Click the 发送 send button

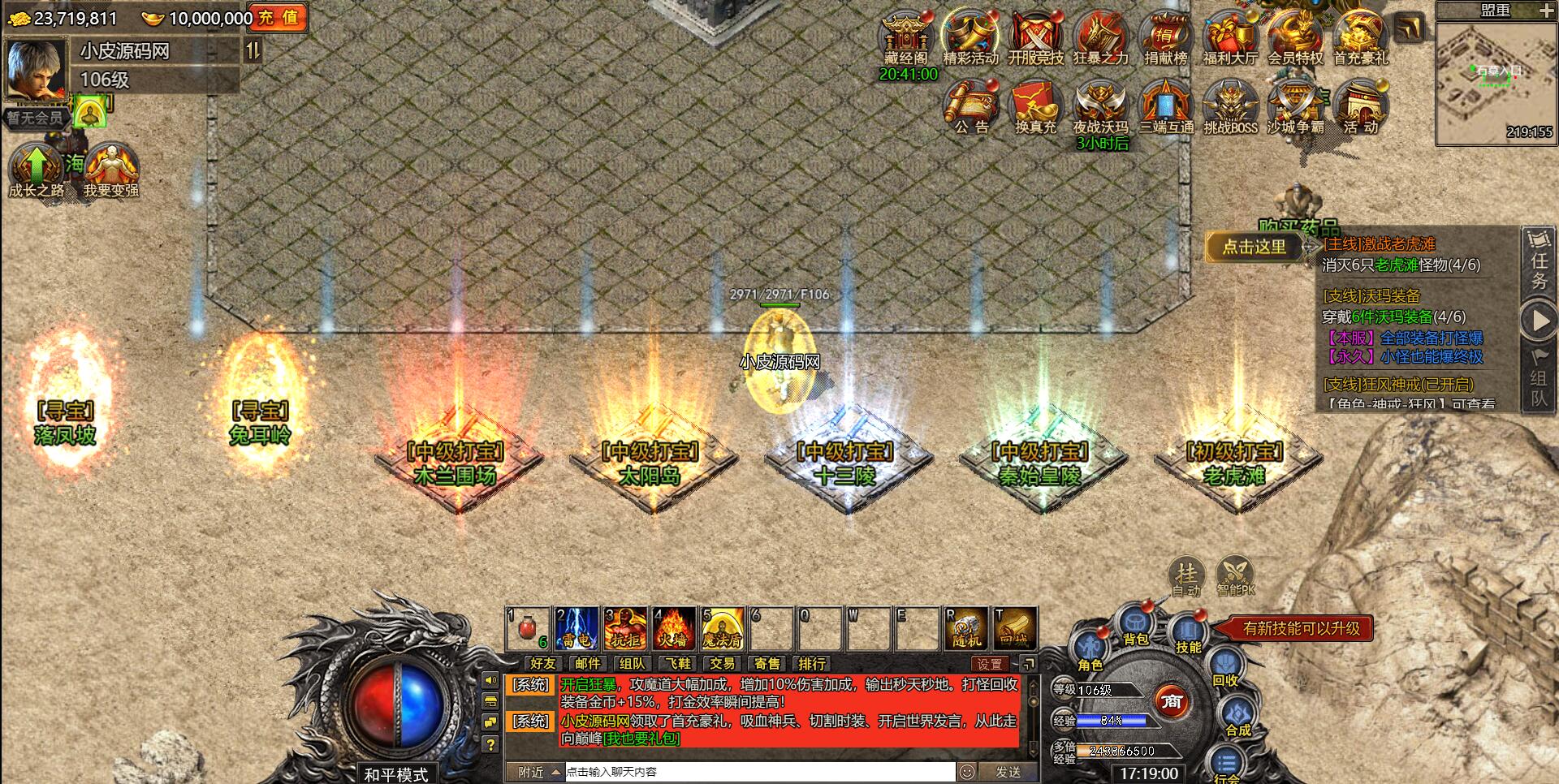[1008, 772]
